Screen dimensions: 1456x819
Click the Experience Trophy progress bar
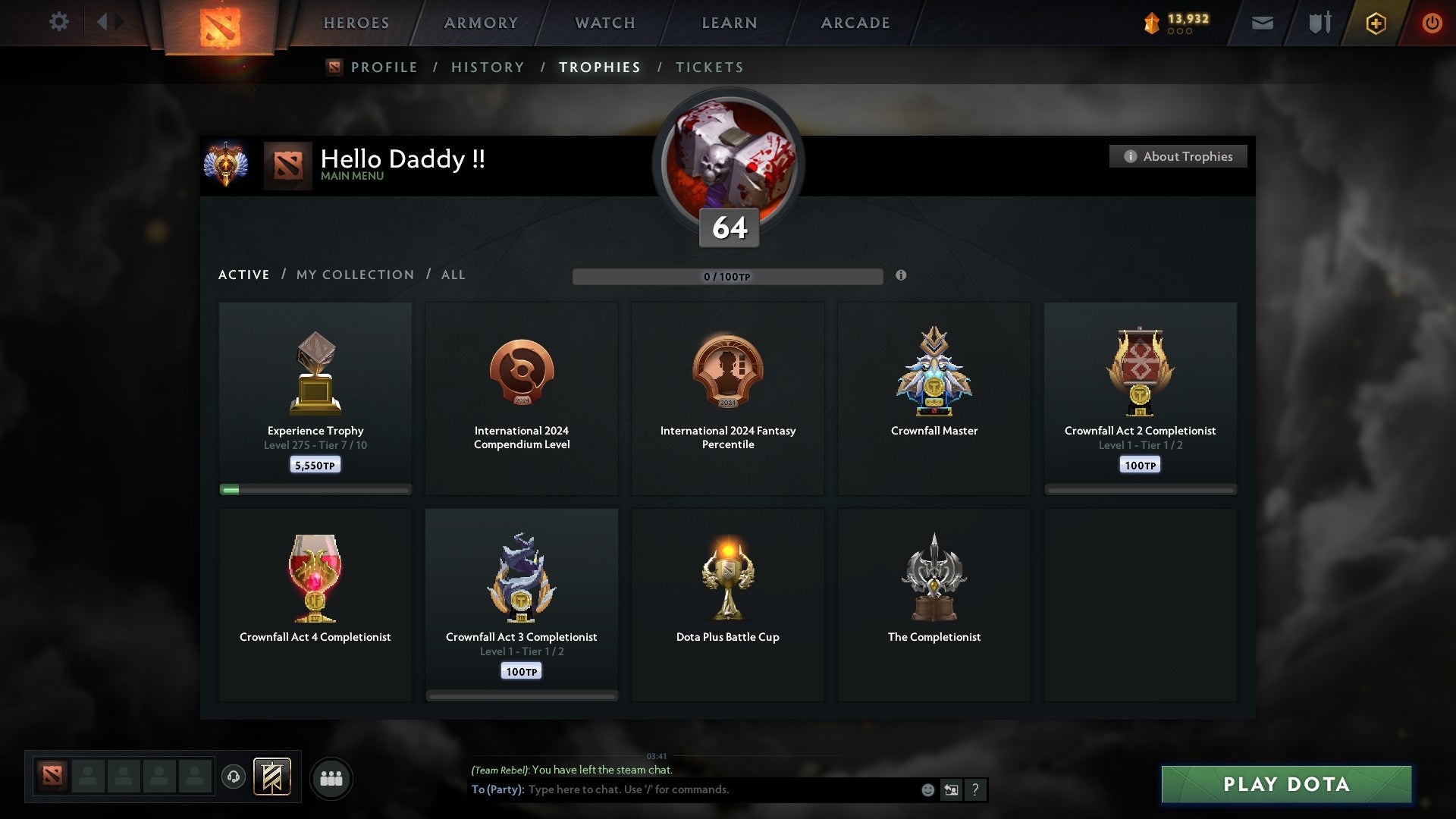(315, 490)
